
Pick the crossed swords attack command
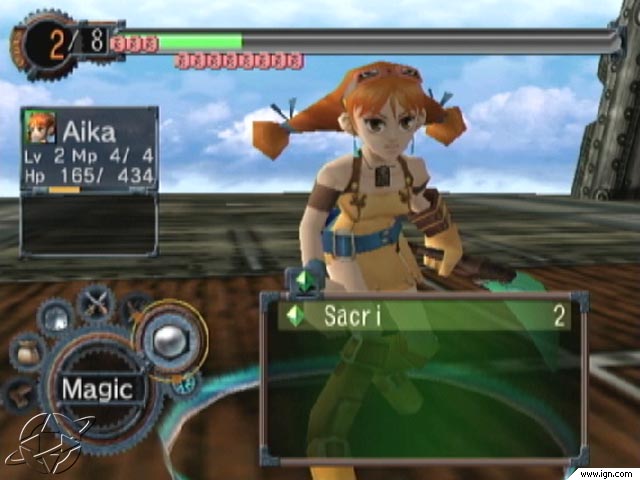coord(96,301)
